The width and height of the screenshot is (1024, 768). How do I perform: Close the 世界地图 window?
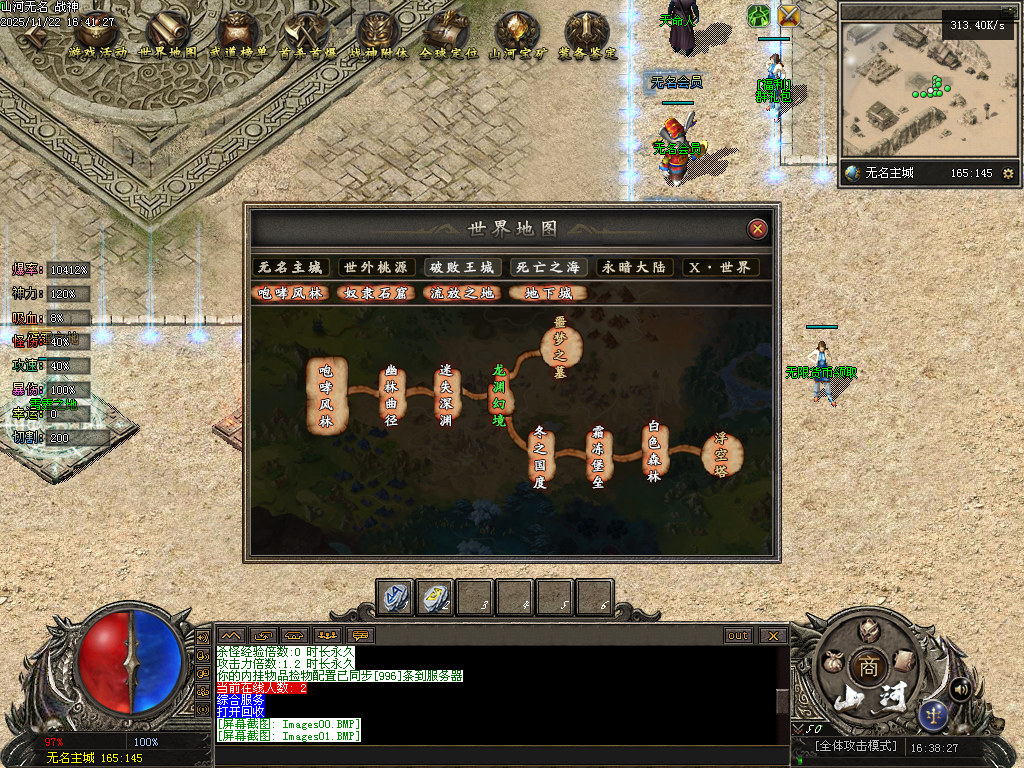tap(758, 229)
